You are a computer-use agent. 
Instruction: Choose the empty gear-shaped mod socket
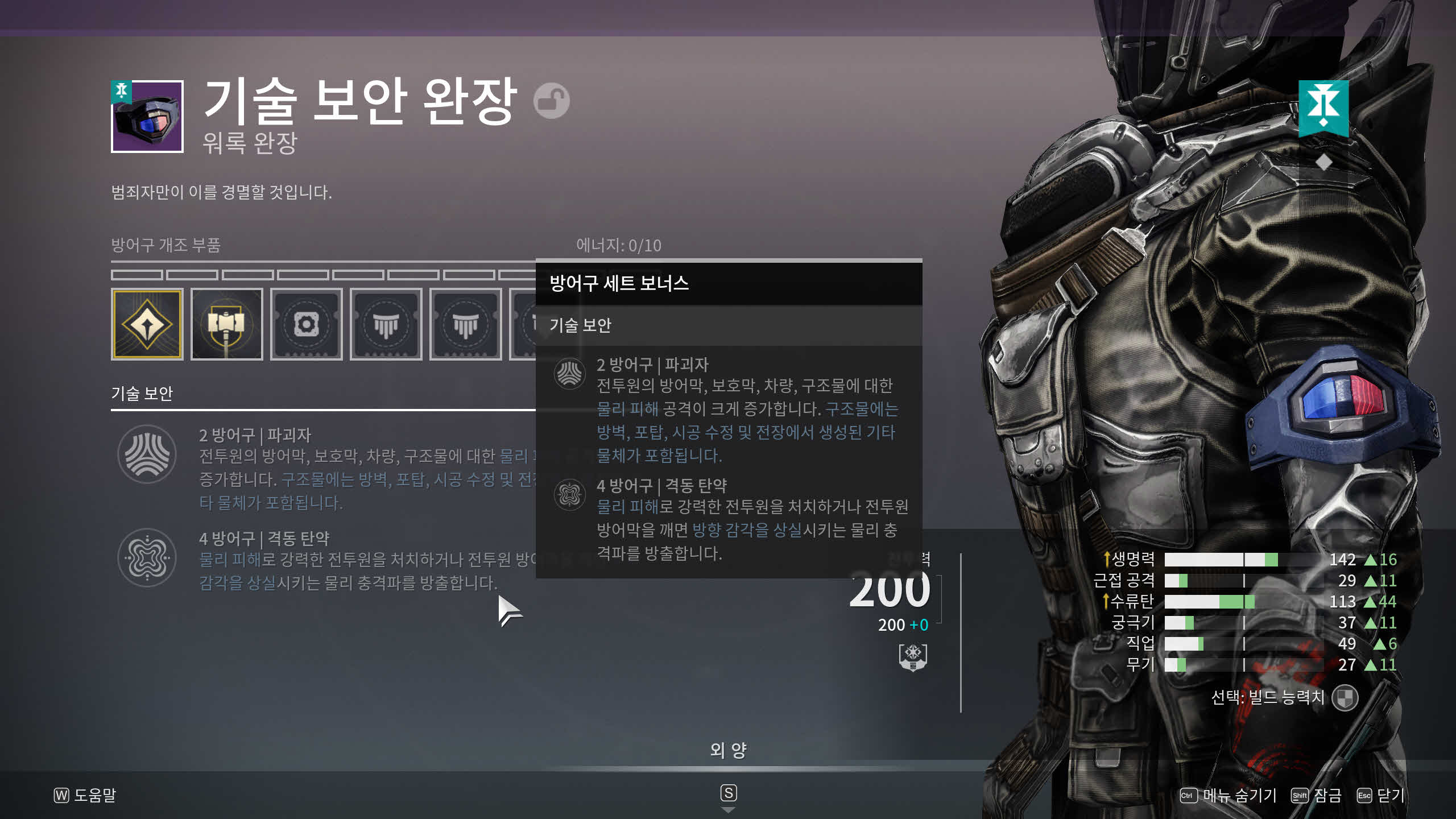[306, 325]
